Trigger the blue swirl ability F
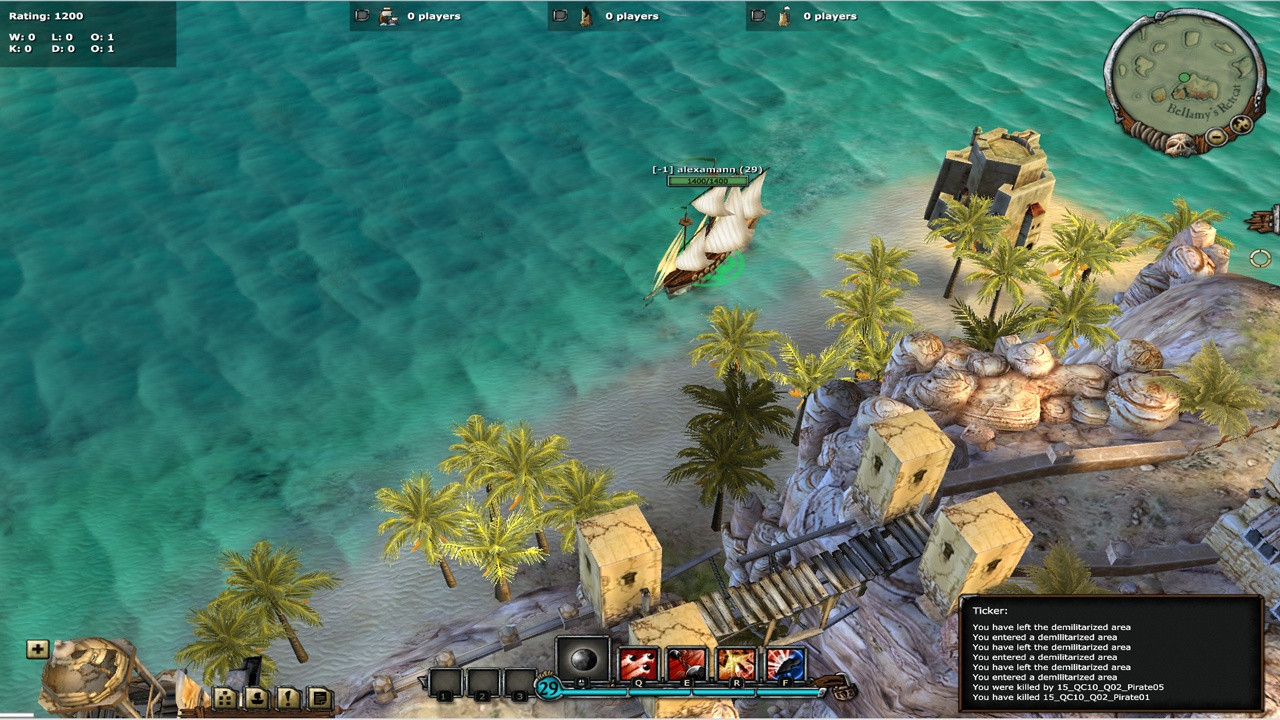 pyautogui.click(x=785, y=664)
